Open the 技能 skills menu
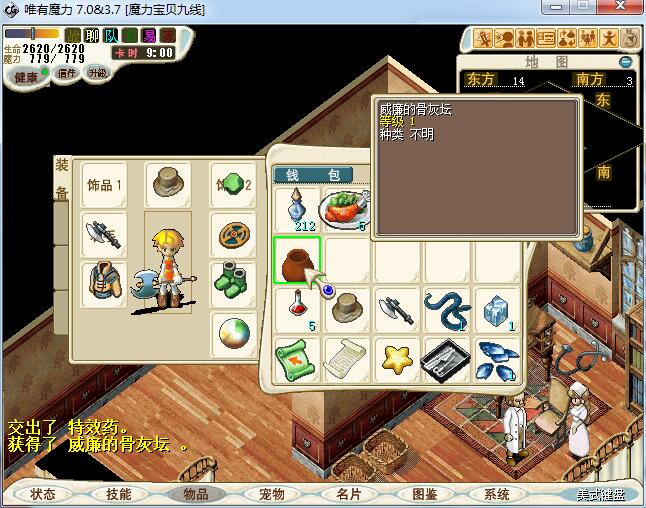This screenshot has width=646, height=508. point(118,494)
